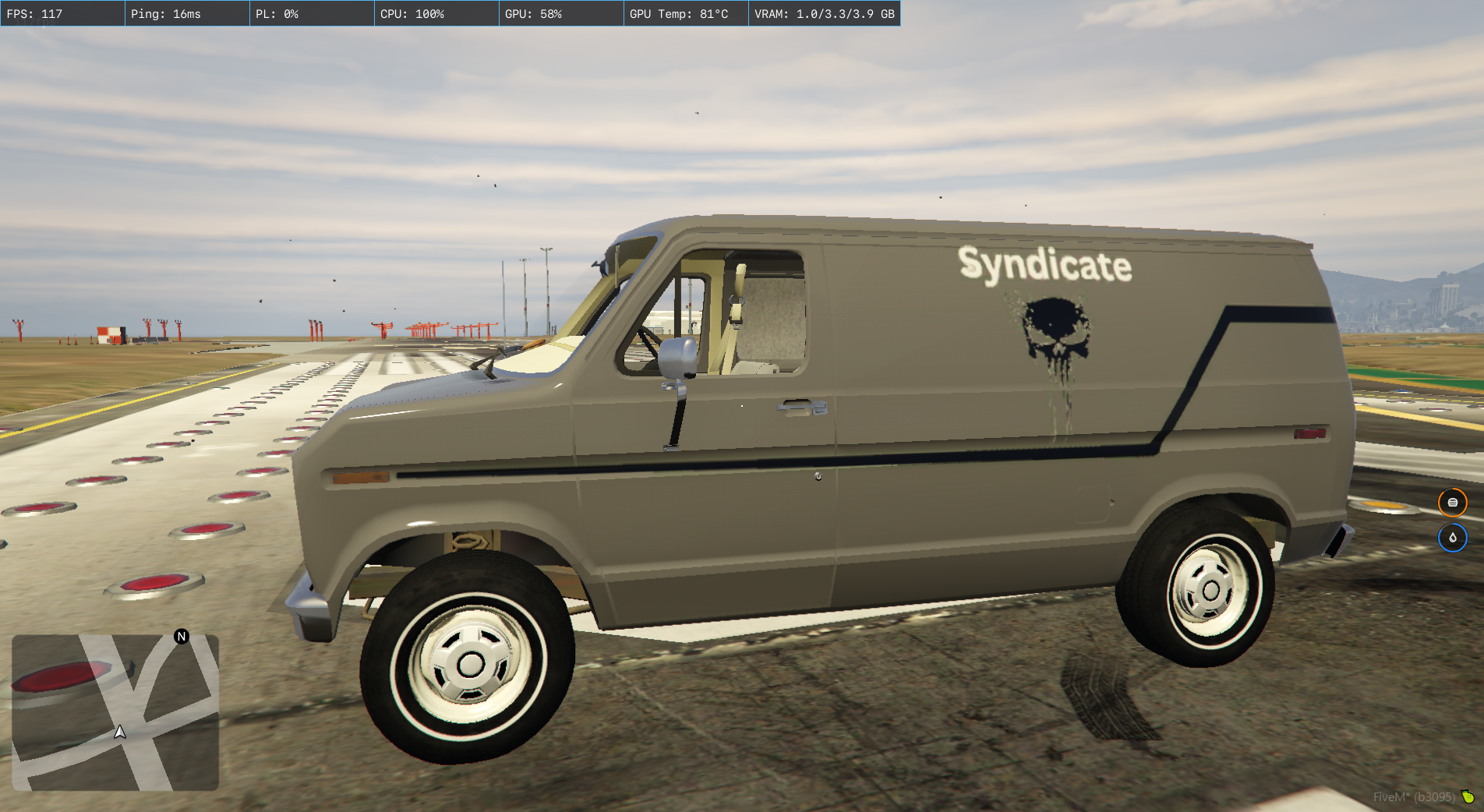Click the north compass marker on minimap
The height and width of the screenshot is (812, 1484).
(182, 637)
